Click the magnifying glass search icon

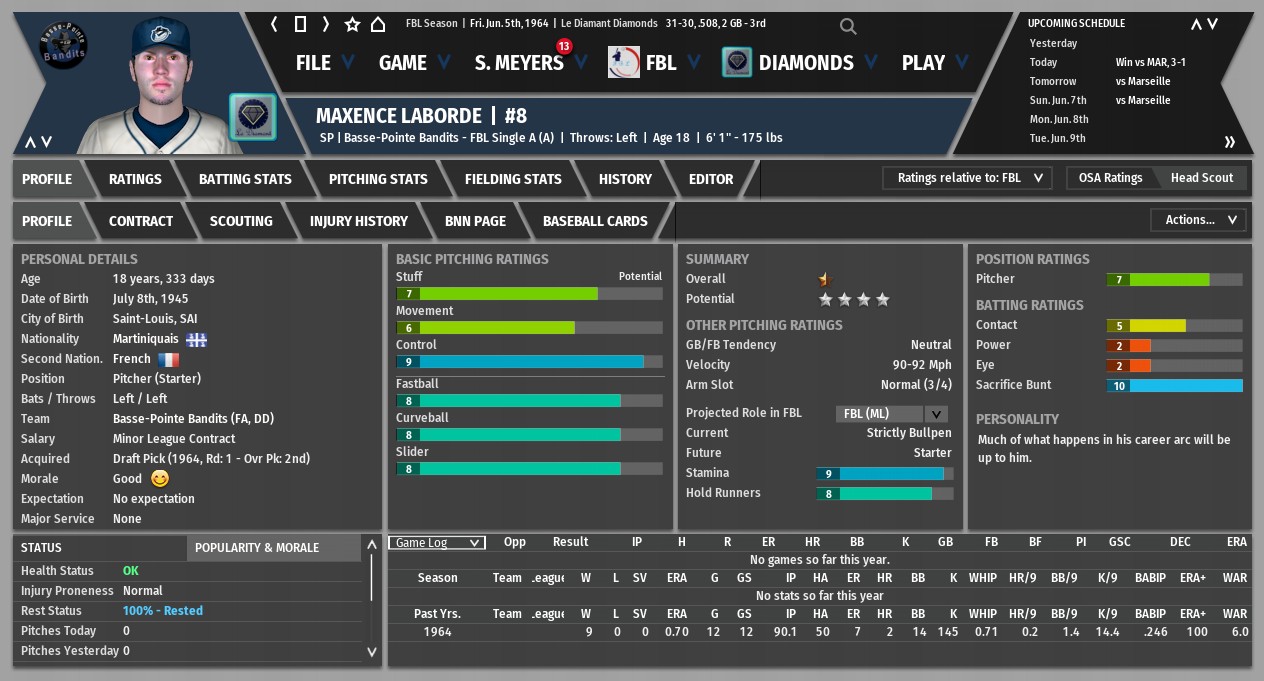point(848,26)
